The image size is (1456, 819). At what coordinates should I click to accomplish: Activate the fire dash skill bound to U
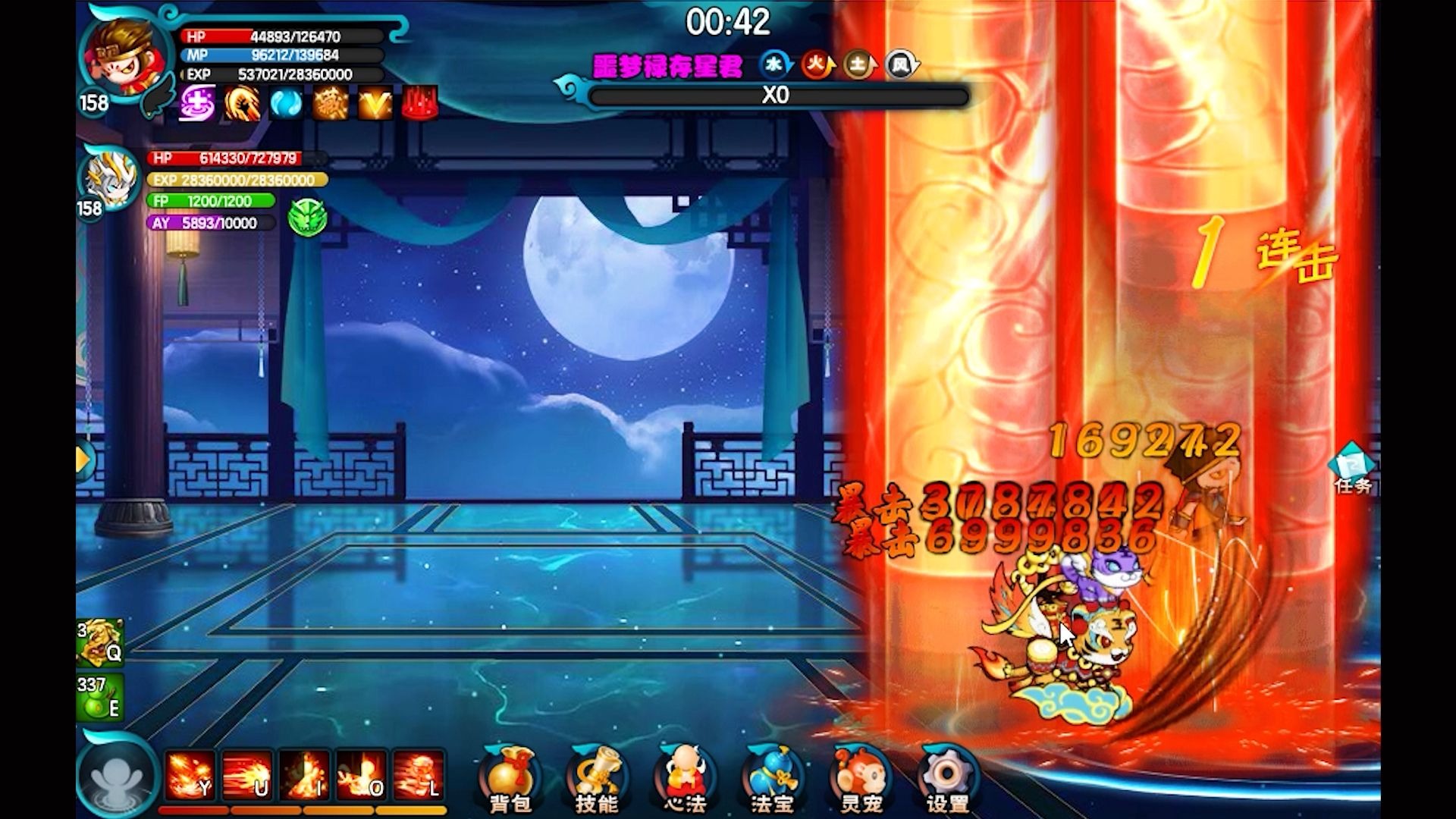[x=247, y=776]
